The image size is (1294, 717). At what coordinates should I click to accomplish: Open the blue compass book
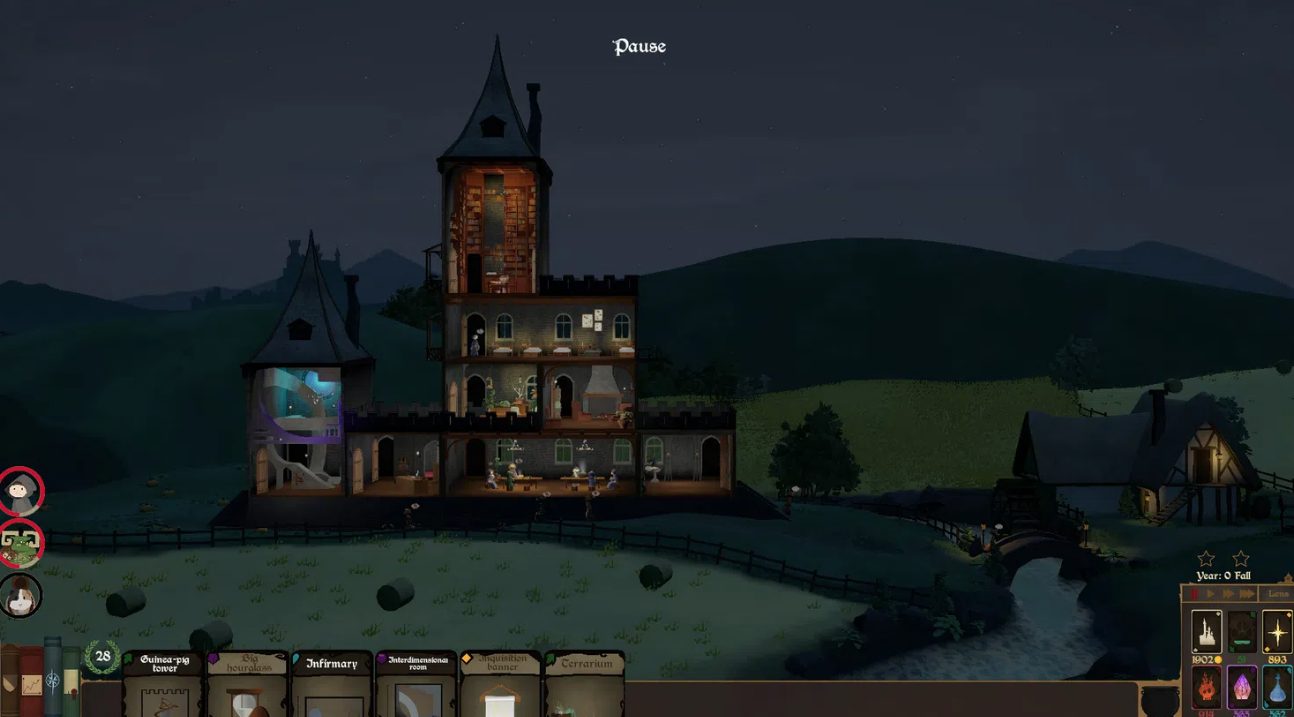[x=53, y=680]
